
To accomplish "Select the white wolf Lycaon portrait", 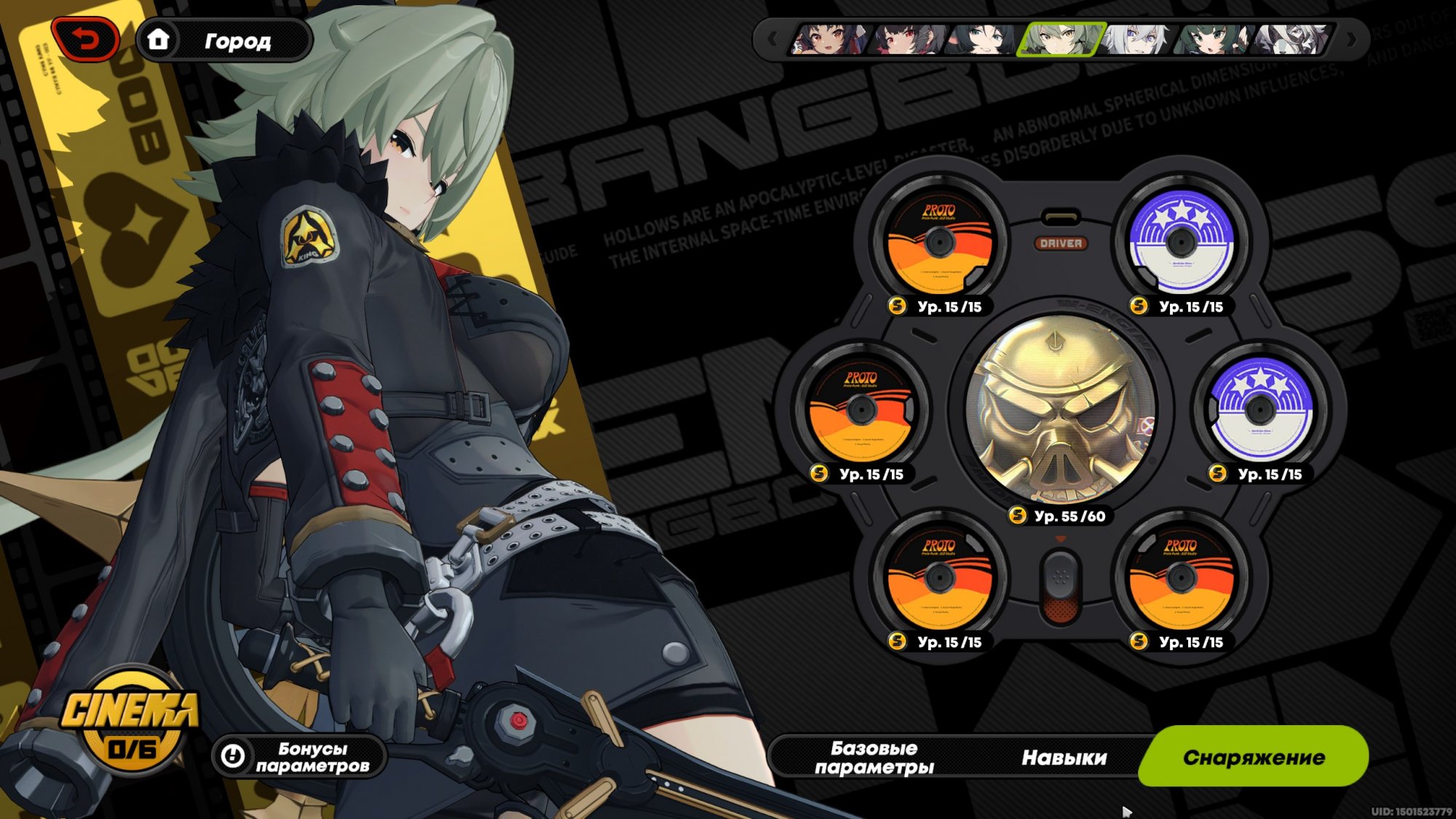I will point(1290,39).
